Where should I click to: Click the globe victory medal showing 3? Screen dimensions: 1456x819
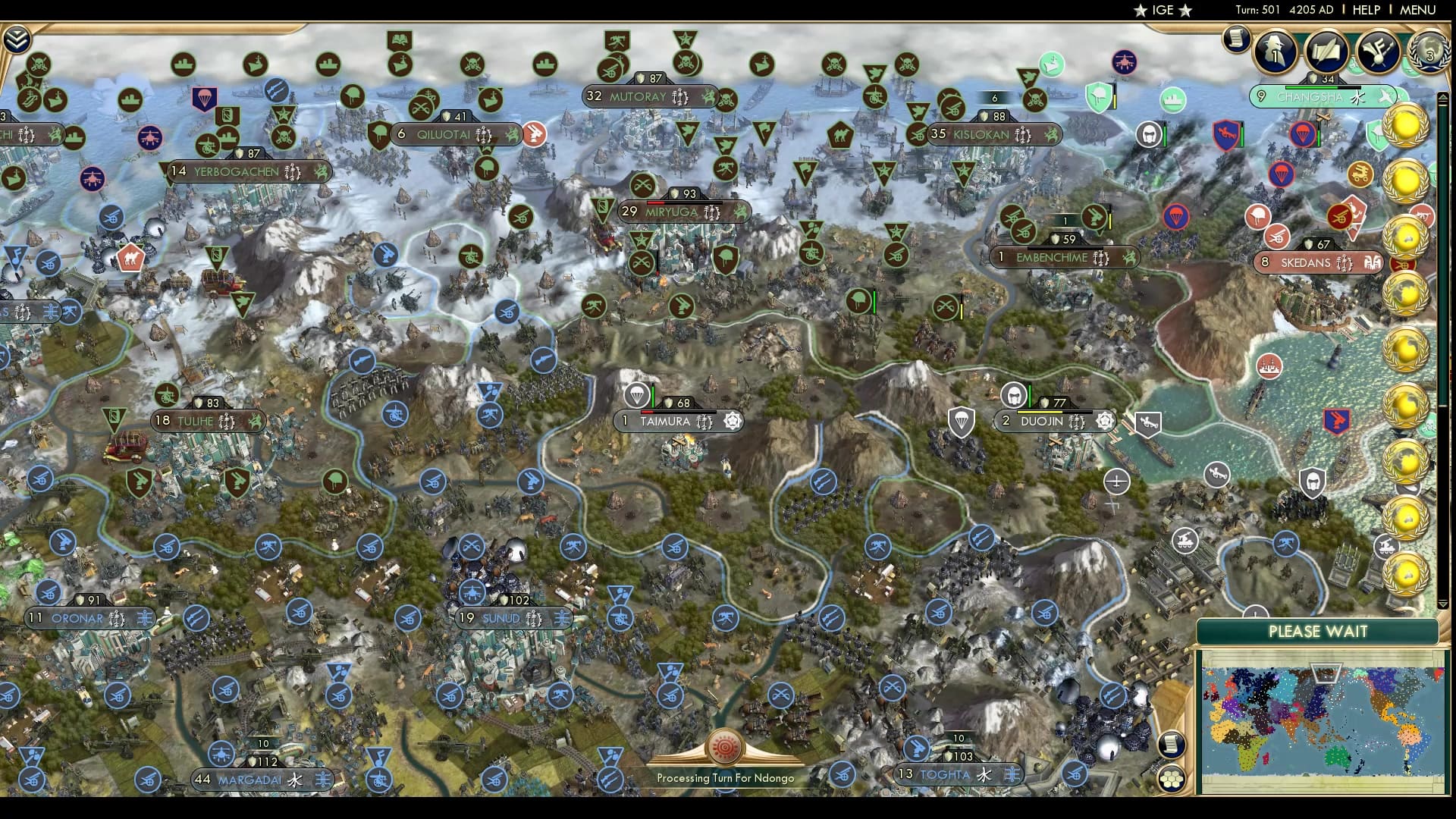click(x=1429, y=50)
